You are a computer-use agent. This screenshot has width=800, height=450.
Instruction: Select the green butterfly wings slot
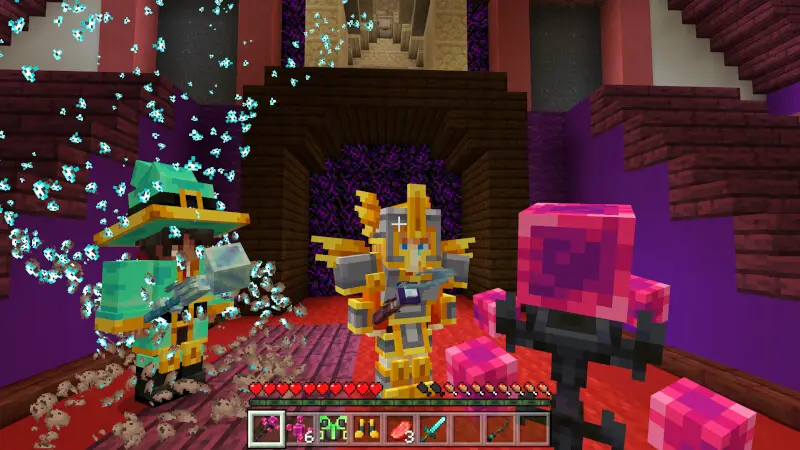(x=332, y=429)
